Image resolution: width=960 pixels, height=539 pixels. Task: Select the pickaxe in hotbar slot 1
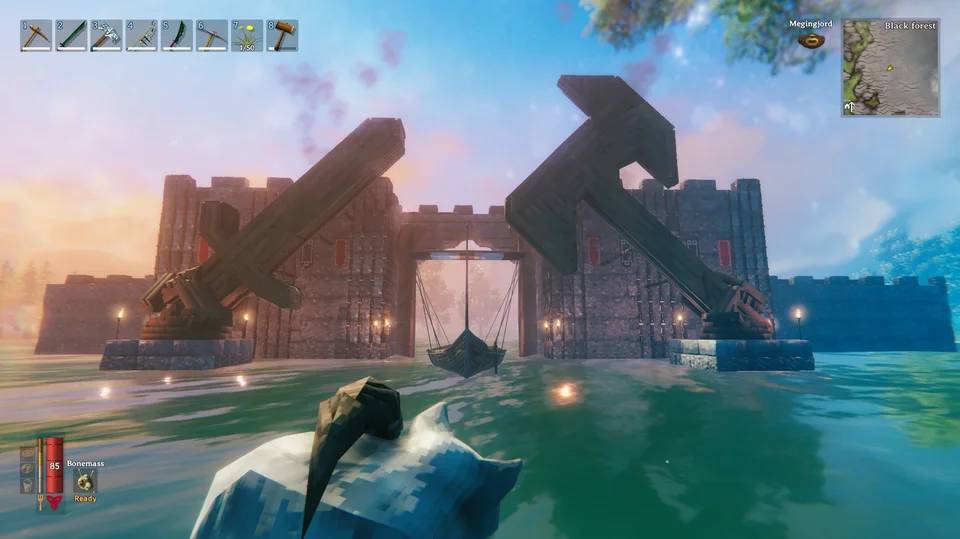click(x=37, y=36)
